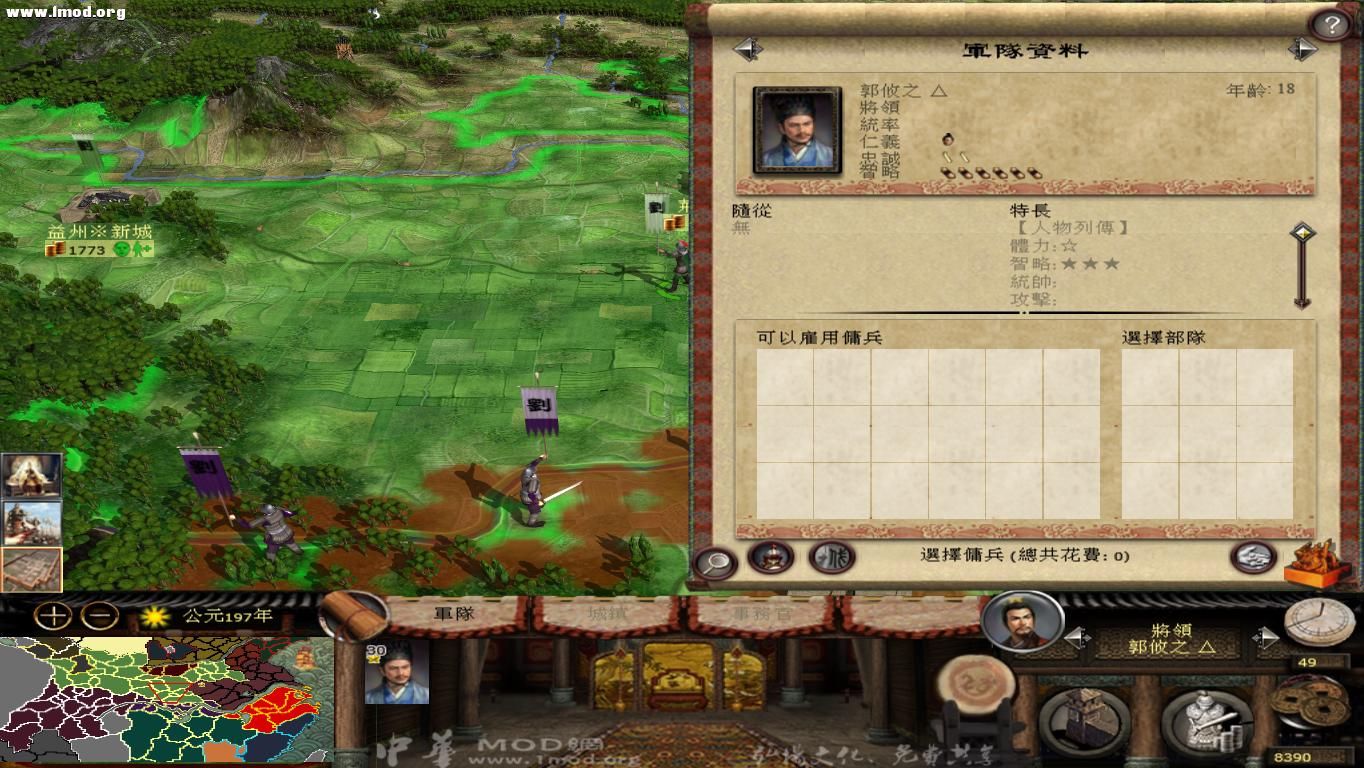Image resolution: width=1364 pixels, height=768 pixels.
Task: Select the magnifying glass to locate the army
Action: click(x=715, y=559)
